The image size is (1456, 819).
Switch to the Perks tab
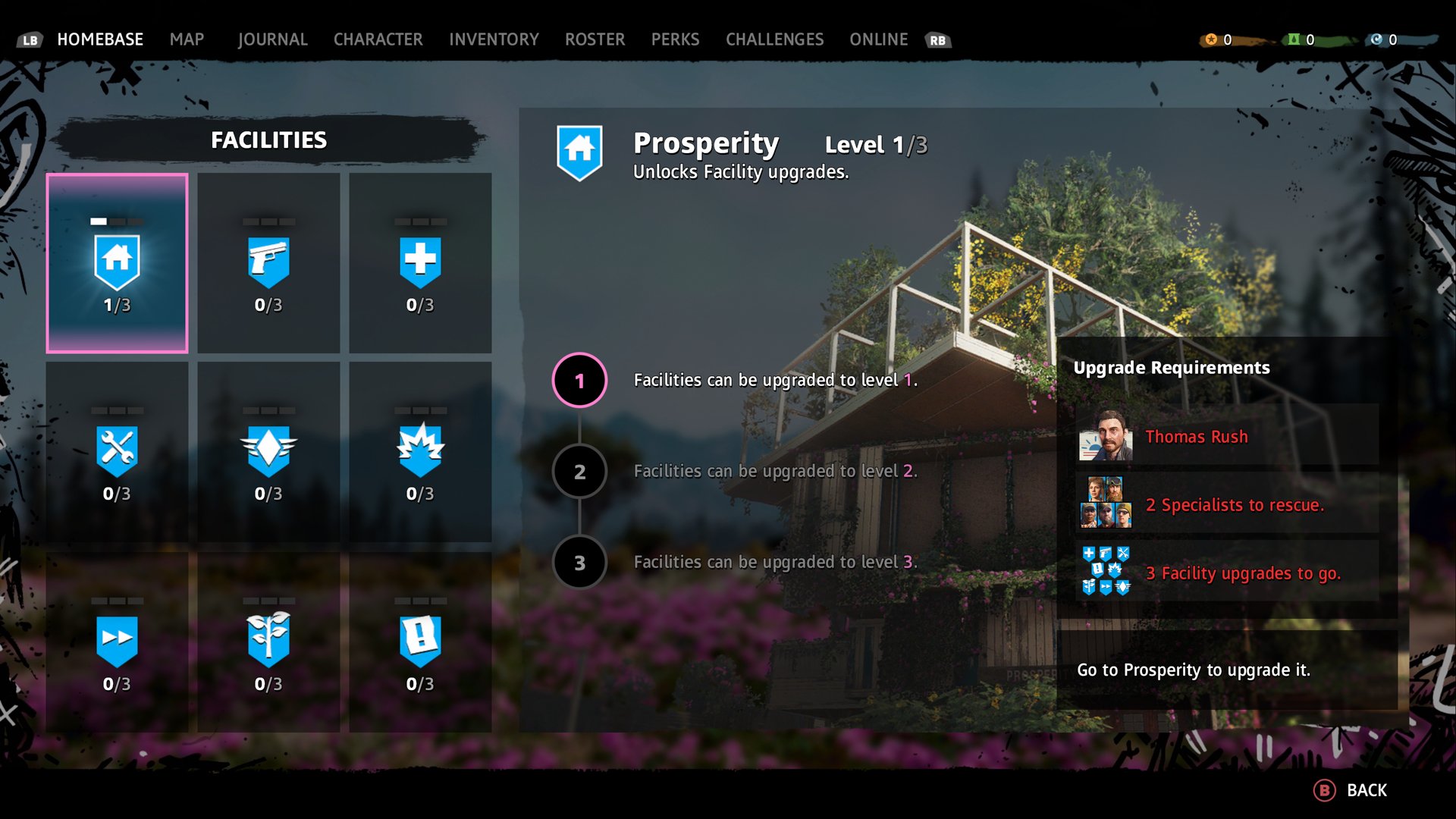coord(675,39)
